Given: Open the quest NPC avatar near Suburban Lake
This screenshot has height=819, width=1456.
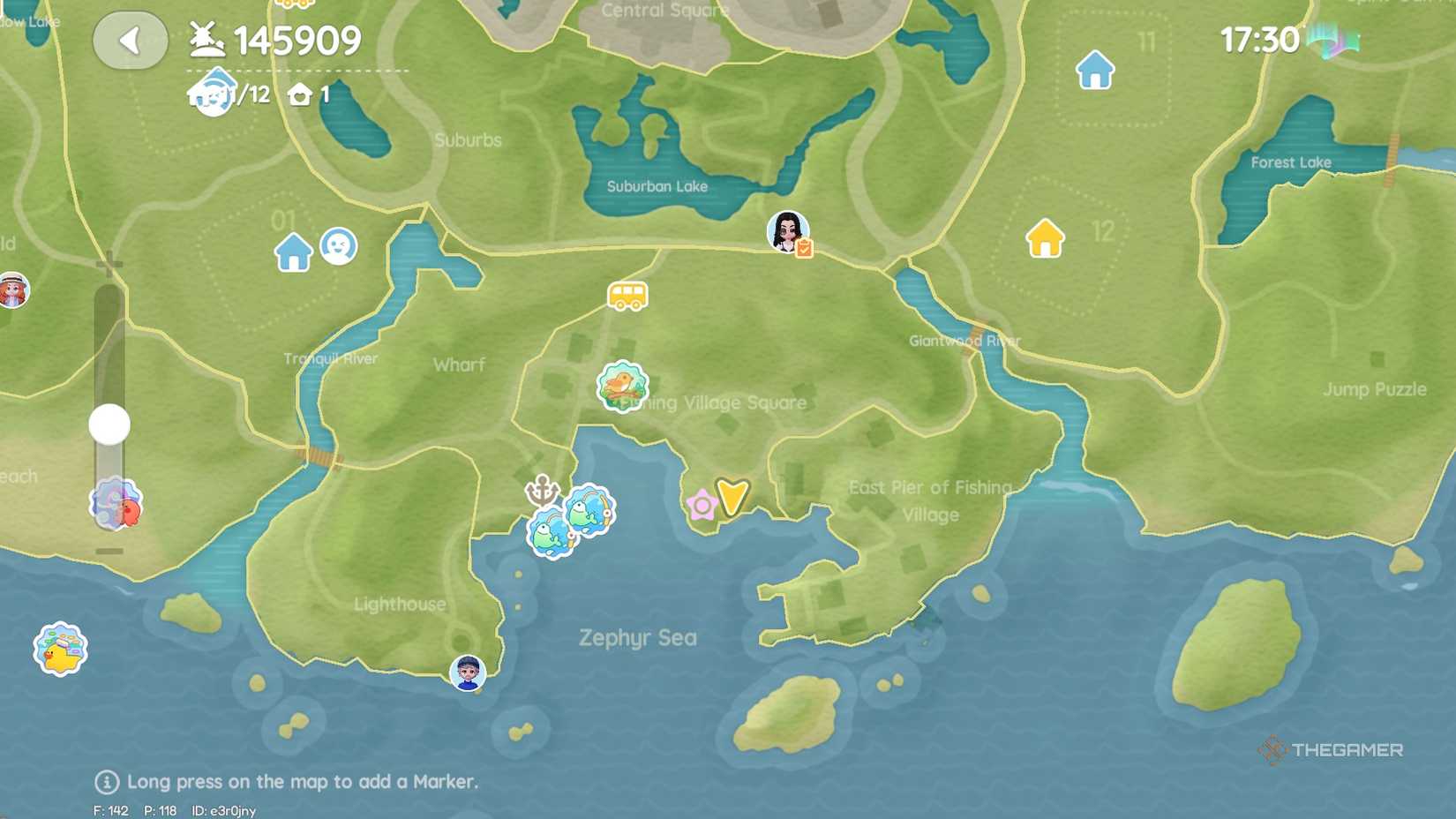Looking at the screenshot, I should point(786,233).
